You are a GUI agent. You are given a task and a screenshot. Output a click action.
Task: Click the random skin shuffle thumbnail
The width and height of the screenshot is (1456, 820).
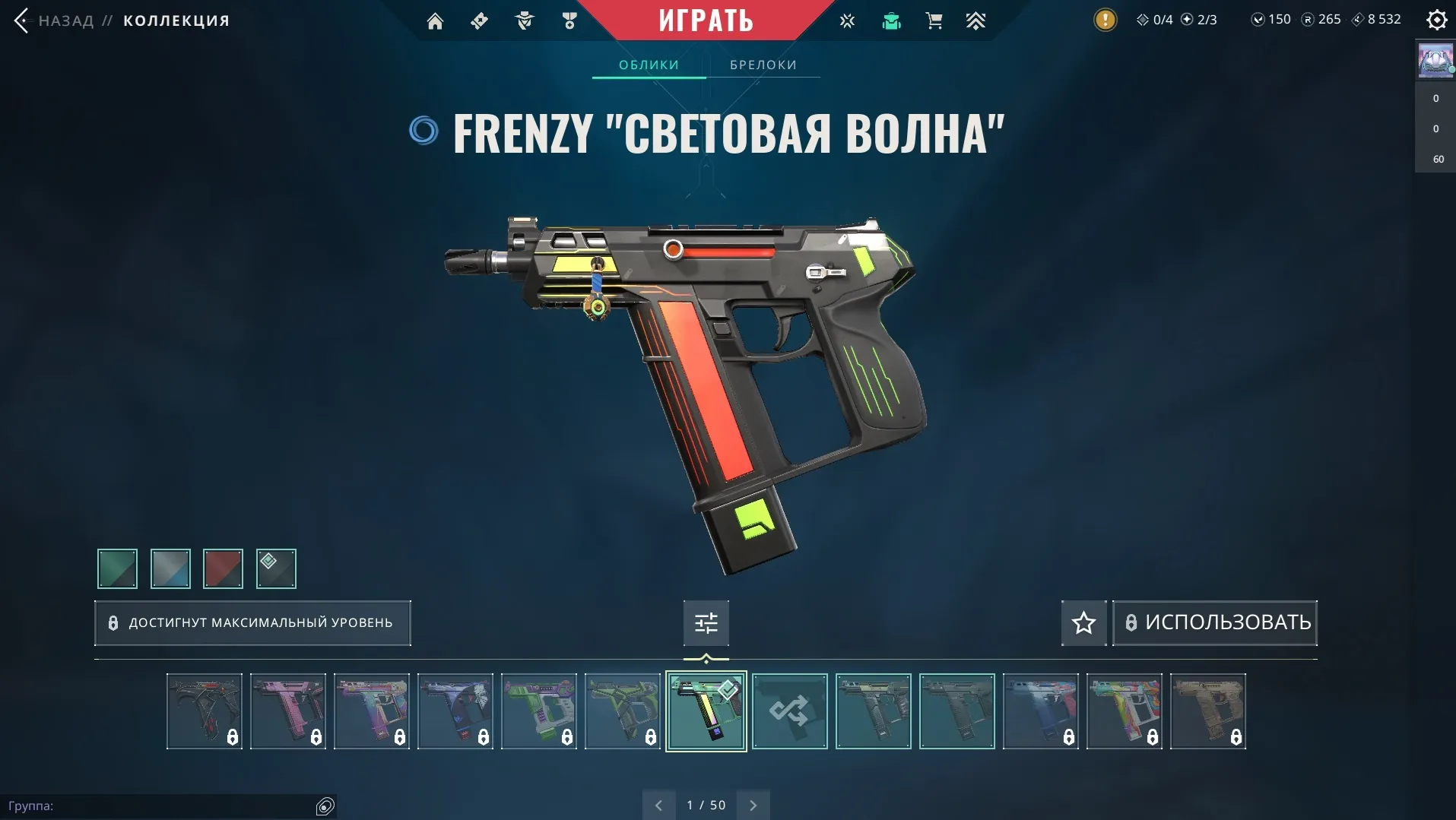(x=789, y=711)
